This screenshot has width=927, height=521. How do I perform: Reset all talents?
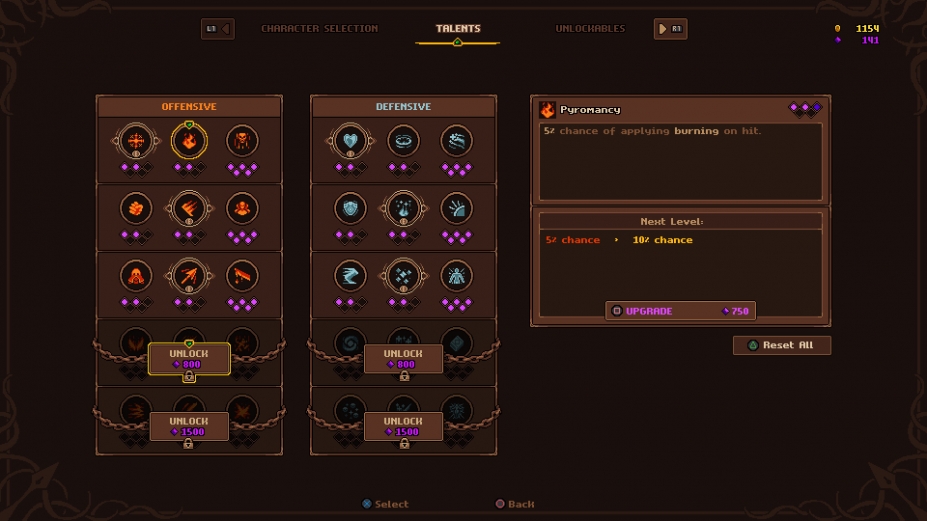tap(782, 345)
